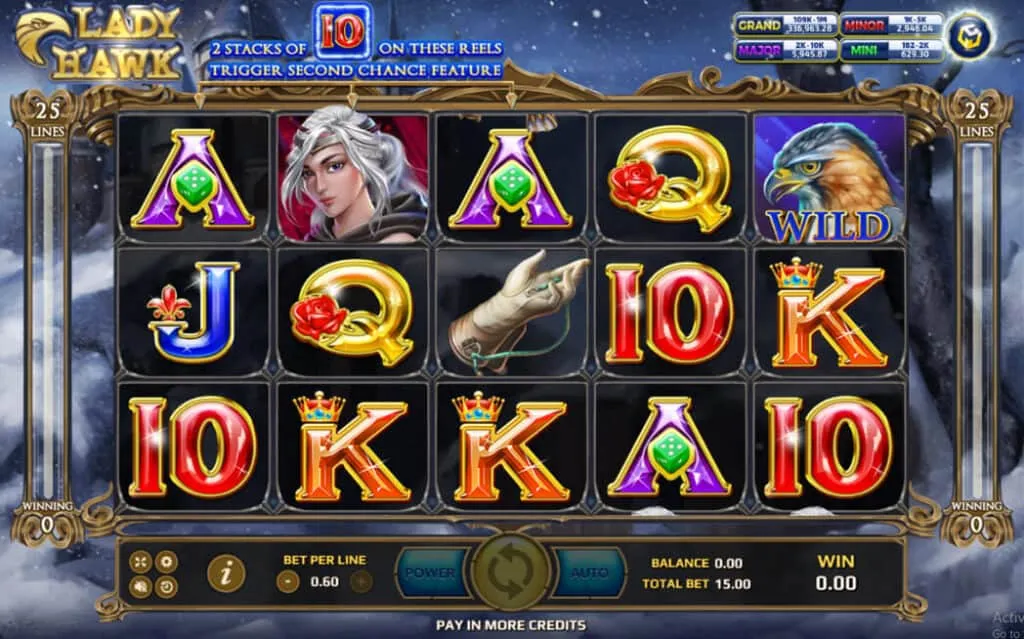The image size is (1024, 639).
Task: Select the MAJOR jackpot panel
Action: [x=785, y=50]
